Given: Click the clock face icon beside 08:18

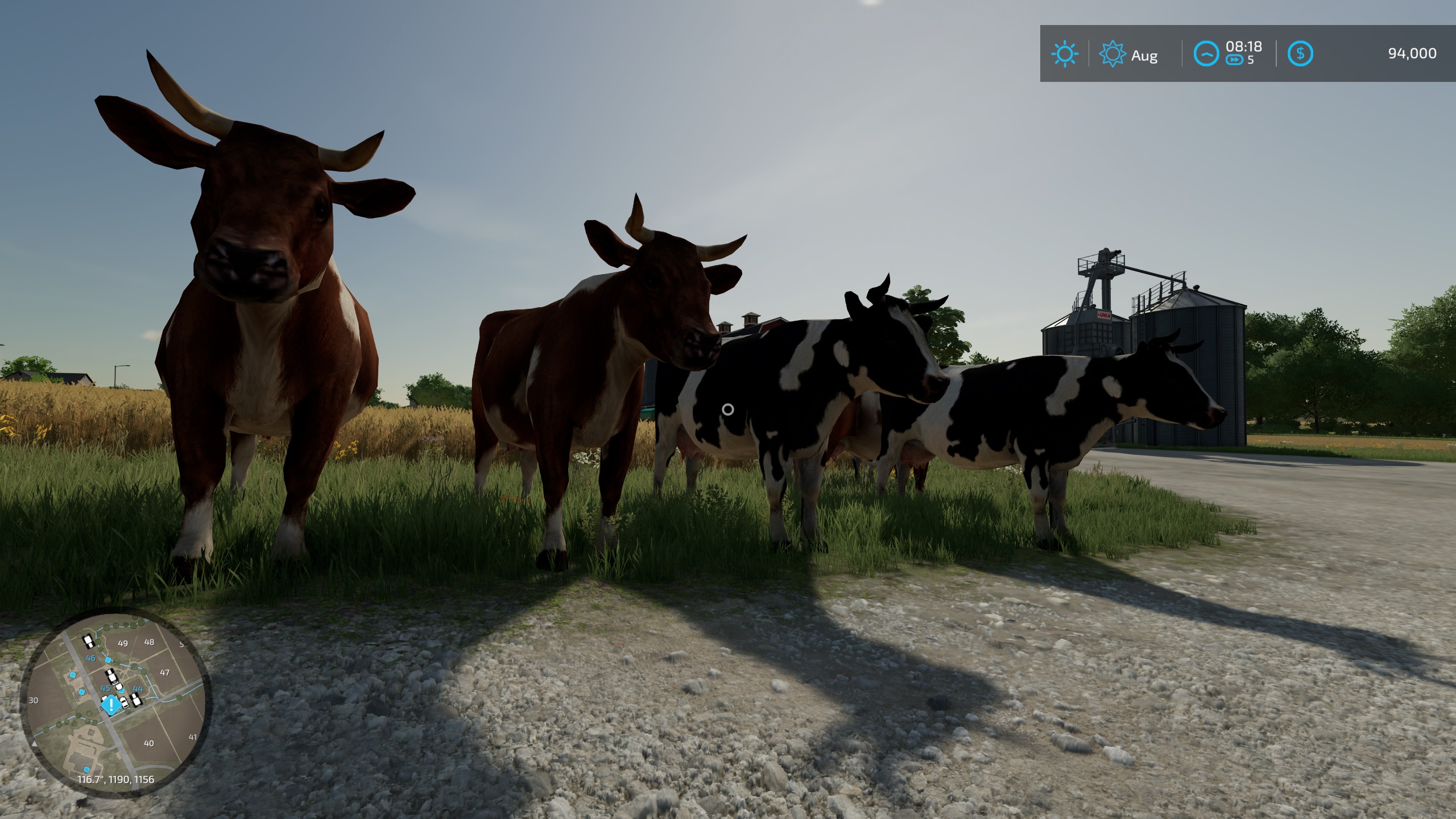Looking at the screenshot, I should (x=1207, y=54).
